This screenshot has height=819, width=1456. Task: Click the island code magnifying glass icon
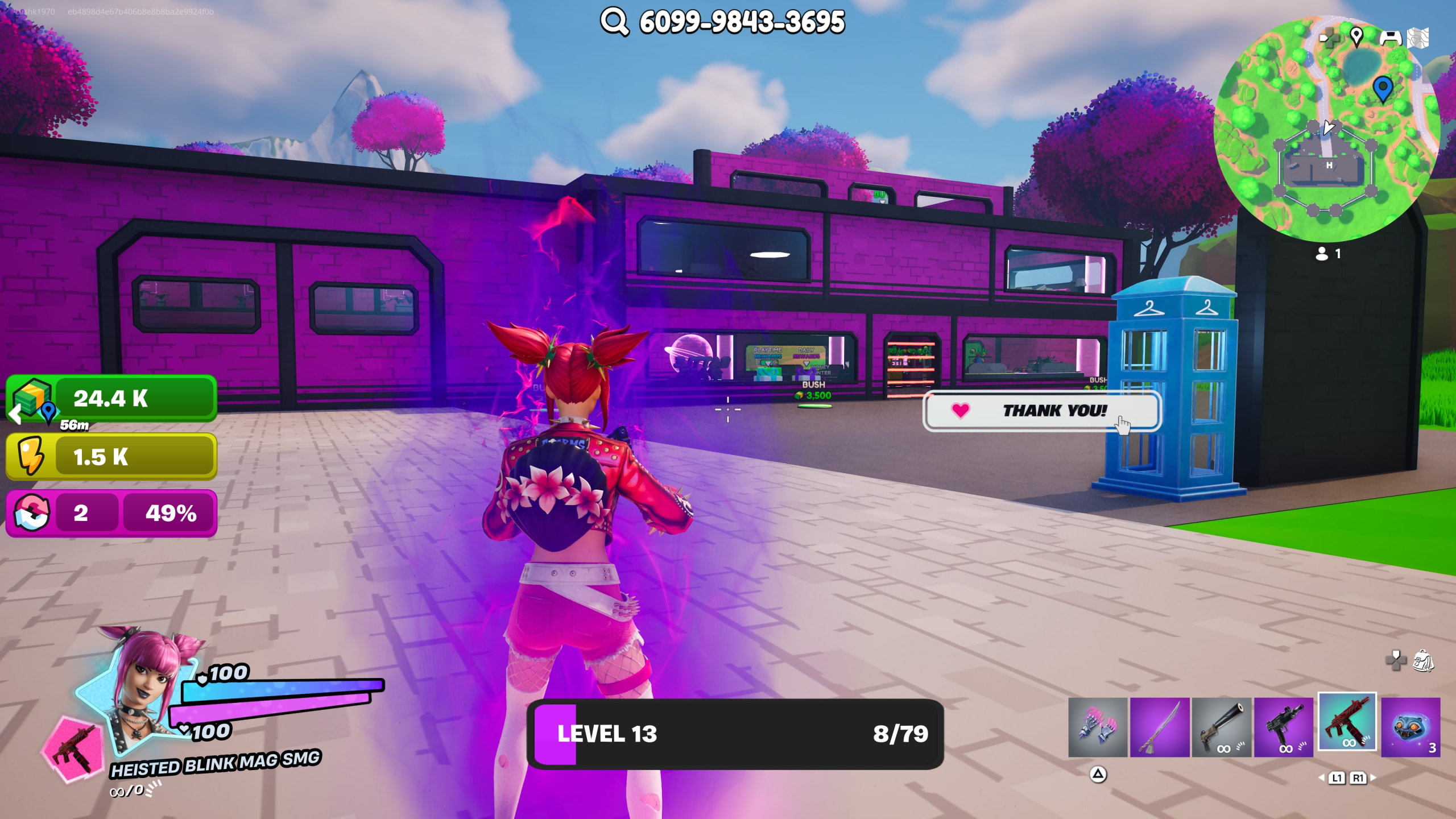[614, 22]
